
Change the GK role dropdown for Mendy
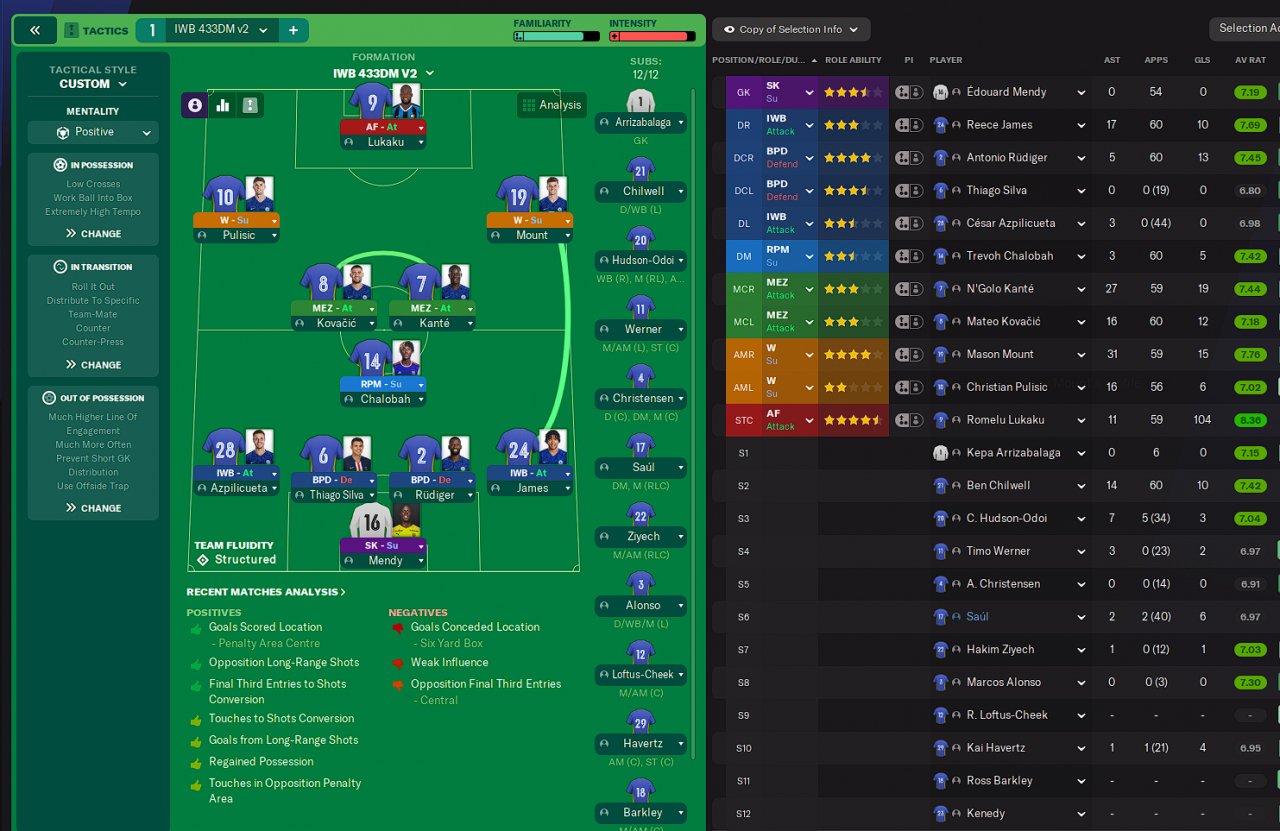click(x=790, y=92)
